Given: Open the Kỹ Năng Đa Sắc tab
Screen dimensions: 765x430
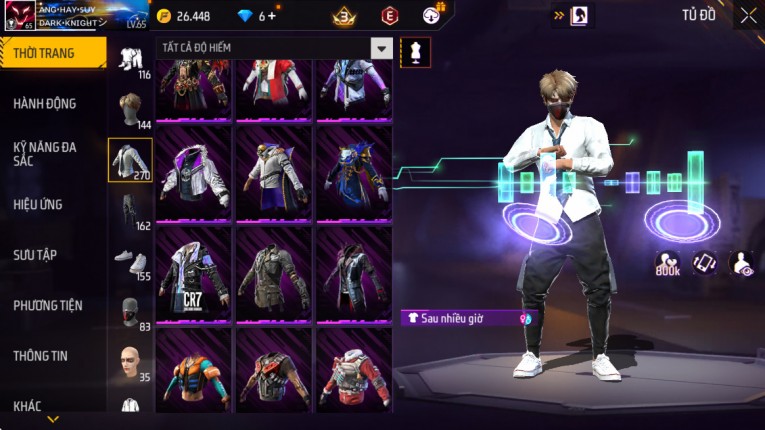Looking at the screenshot, I should (45, 153).
